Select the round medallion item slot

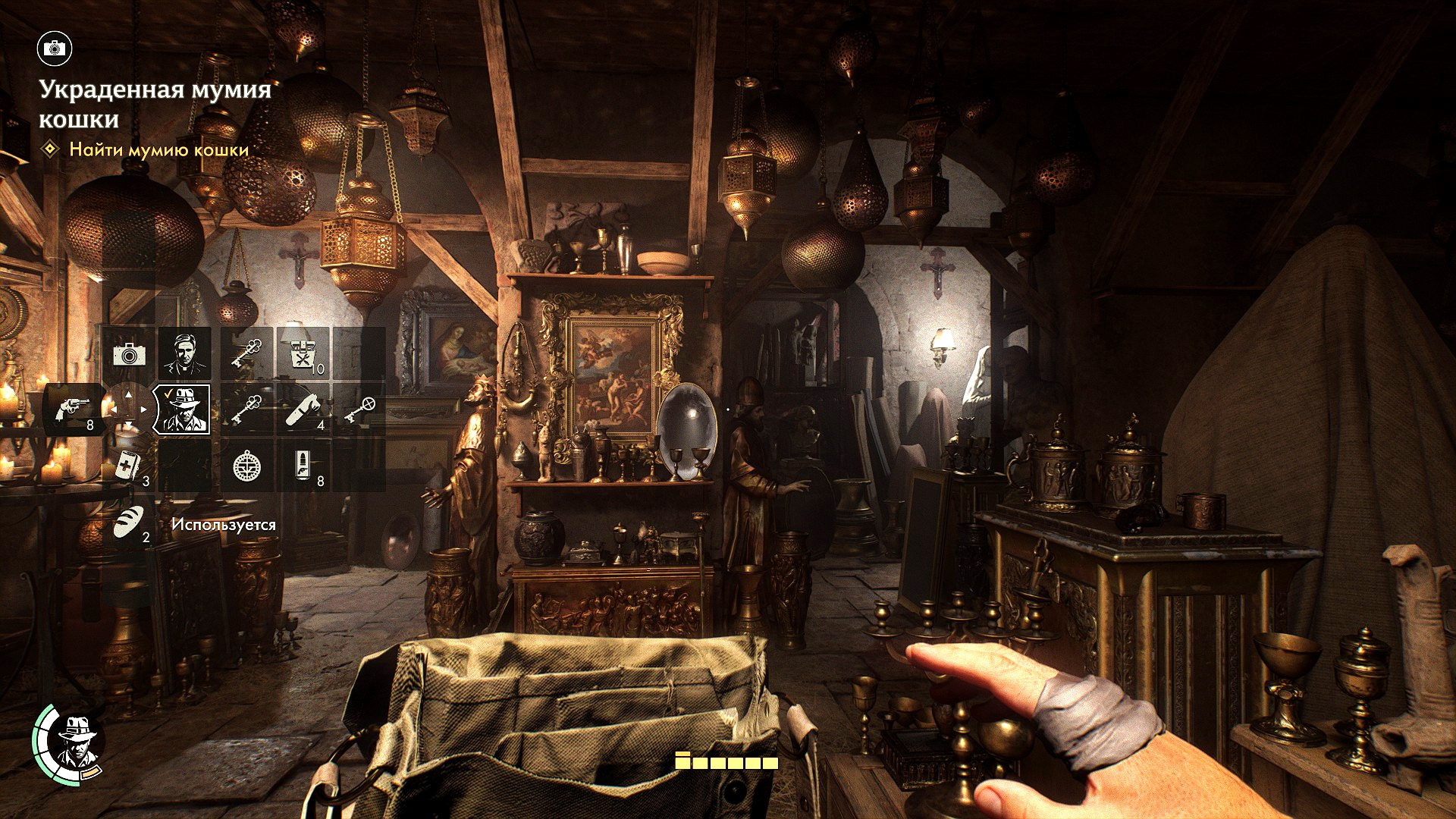[246, 466]
